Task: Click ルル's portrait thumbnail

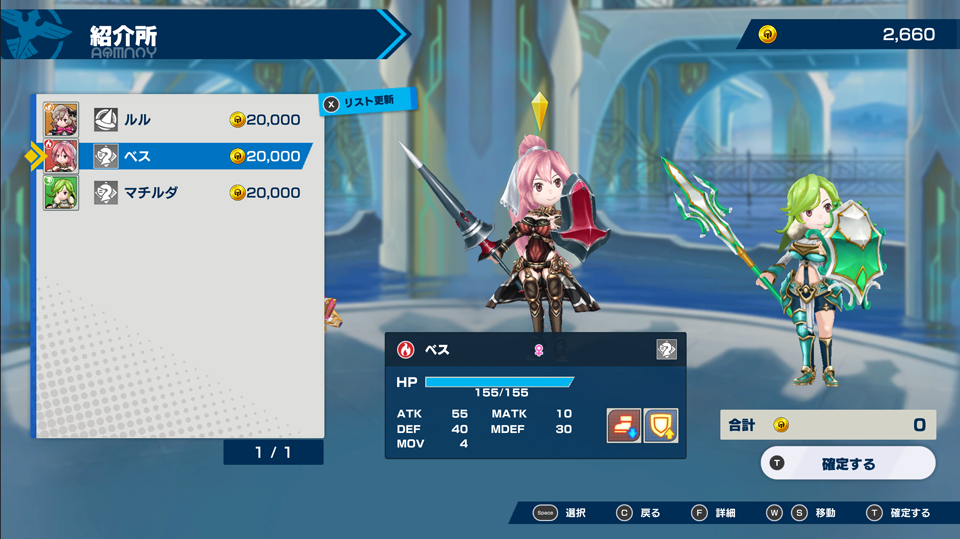Action: [61, 120]
